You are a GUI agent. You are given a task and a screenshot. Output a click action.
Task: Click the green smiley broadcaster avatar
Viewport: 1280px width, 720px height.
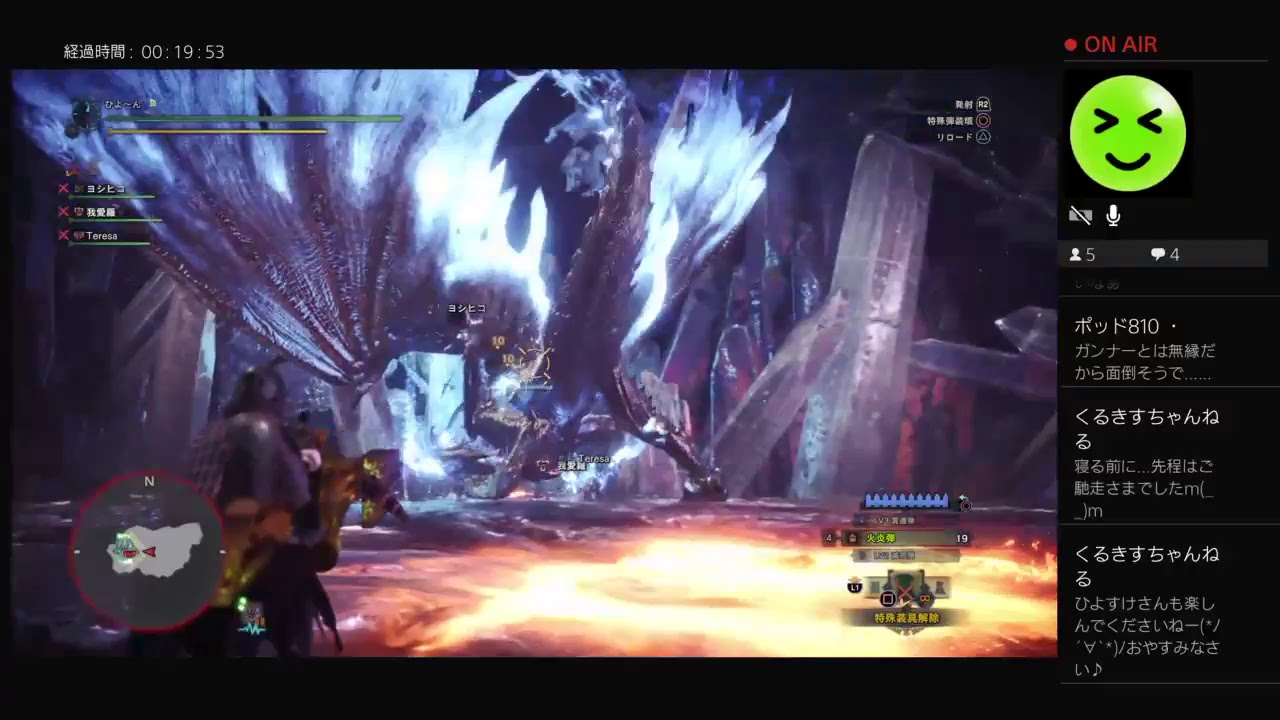pyautogui.click(x=1128, y=134)
